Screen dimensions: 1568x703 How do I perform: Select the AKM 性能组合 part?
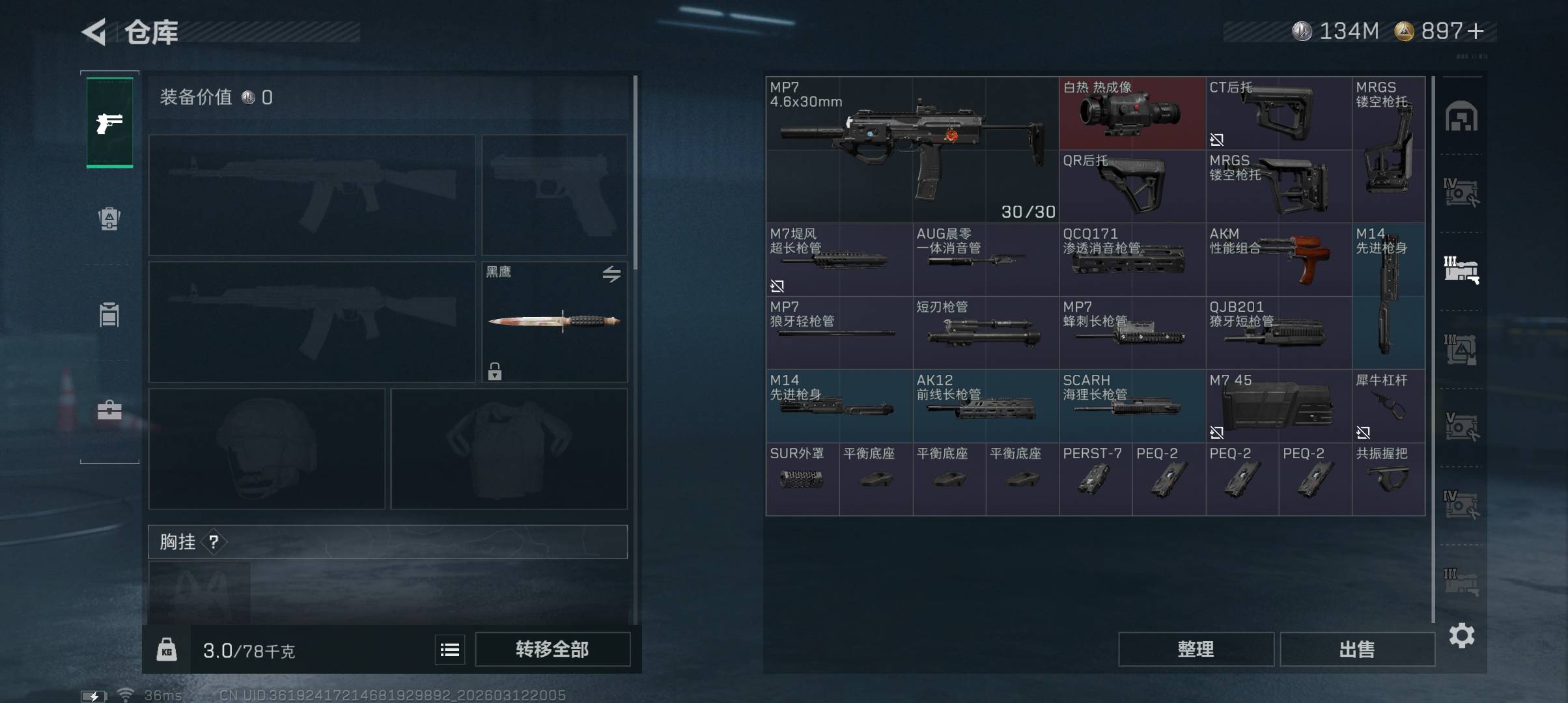coord(1278,259)
